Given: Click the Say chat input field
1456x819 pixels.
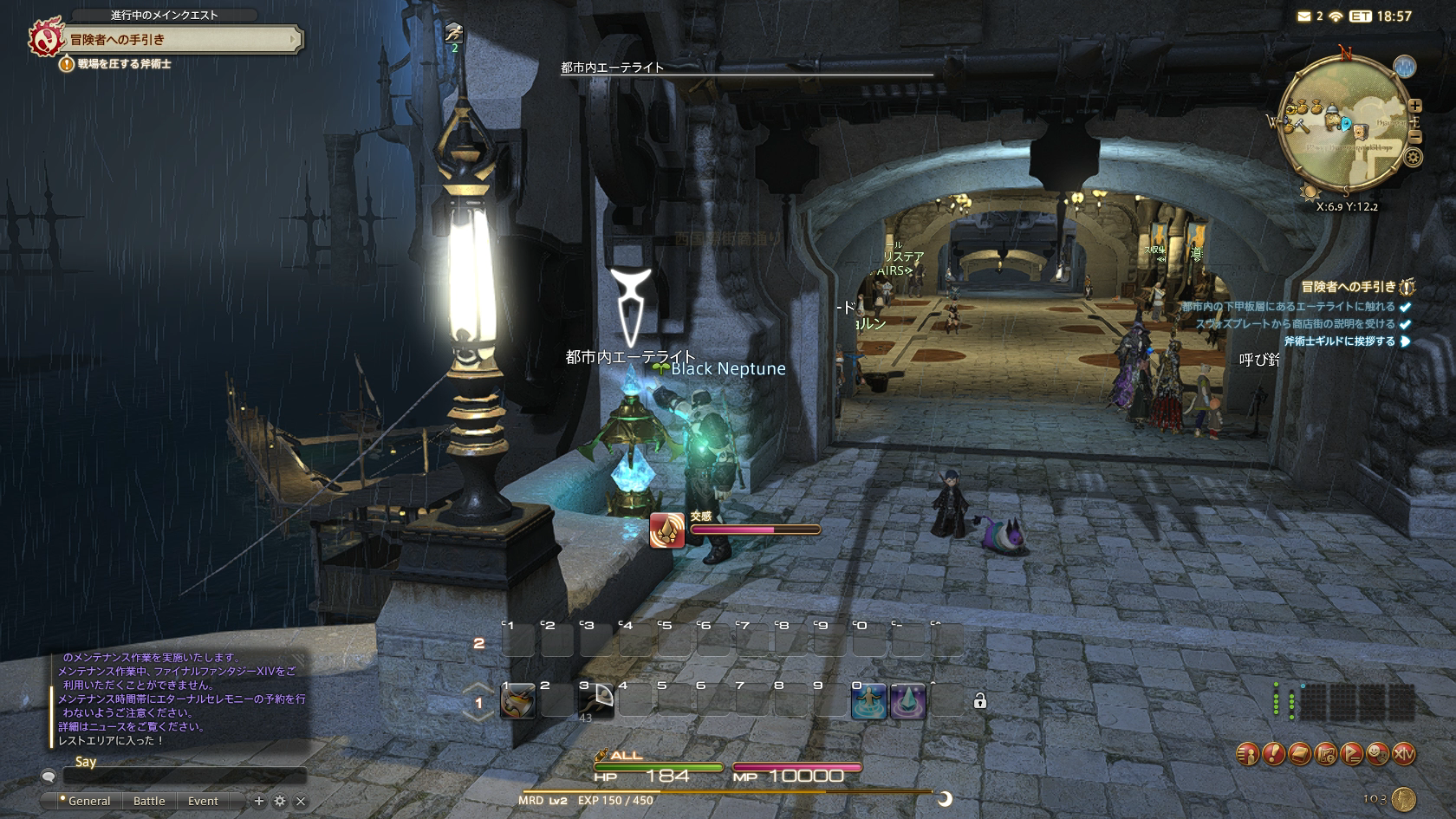Looking at the screenshot, I should pos(184,777).
